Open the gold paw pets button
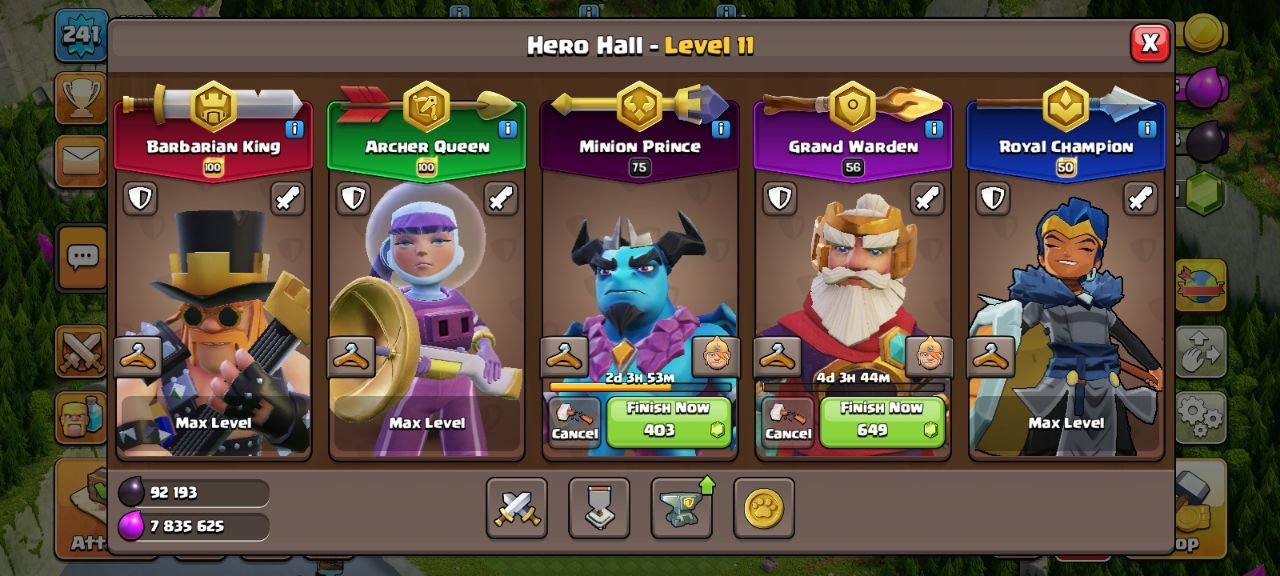 coord(764,508)
